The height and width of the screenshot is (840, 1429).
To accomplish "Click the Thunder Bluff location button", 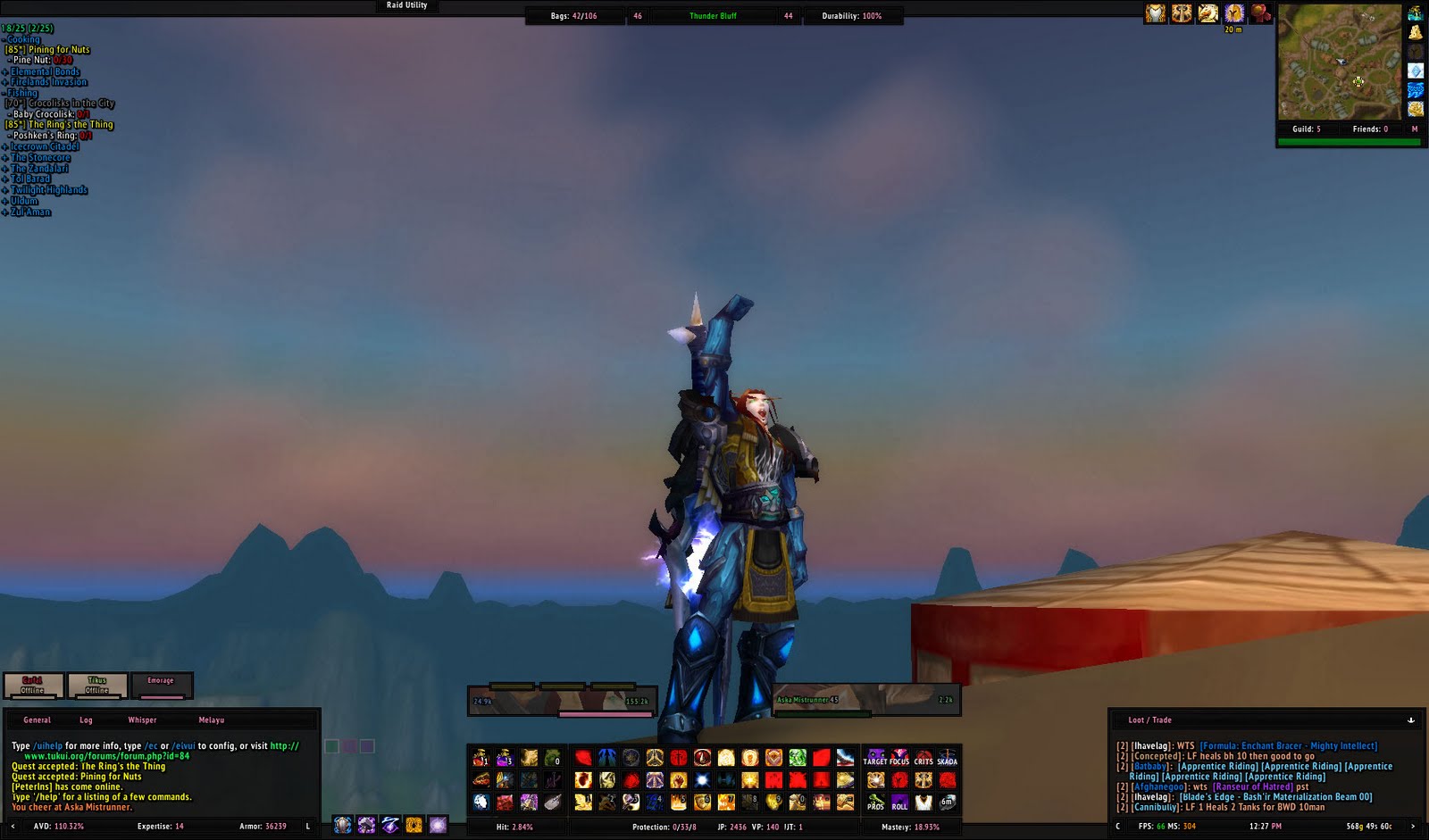I will [x=714, y=15].
